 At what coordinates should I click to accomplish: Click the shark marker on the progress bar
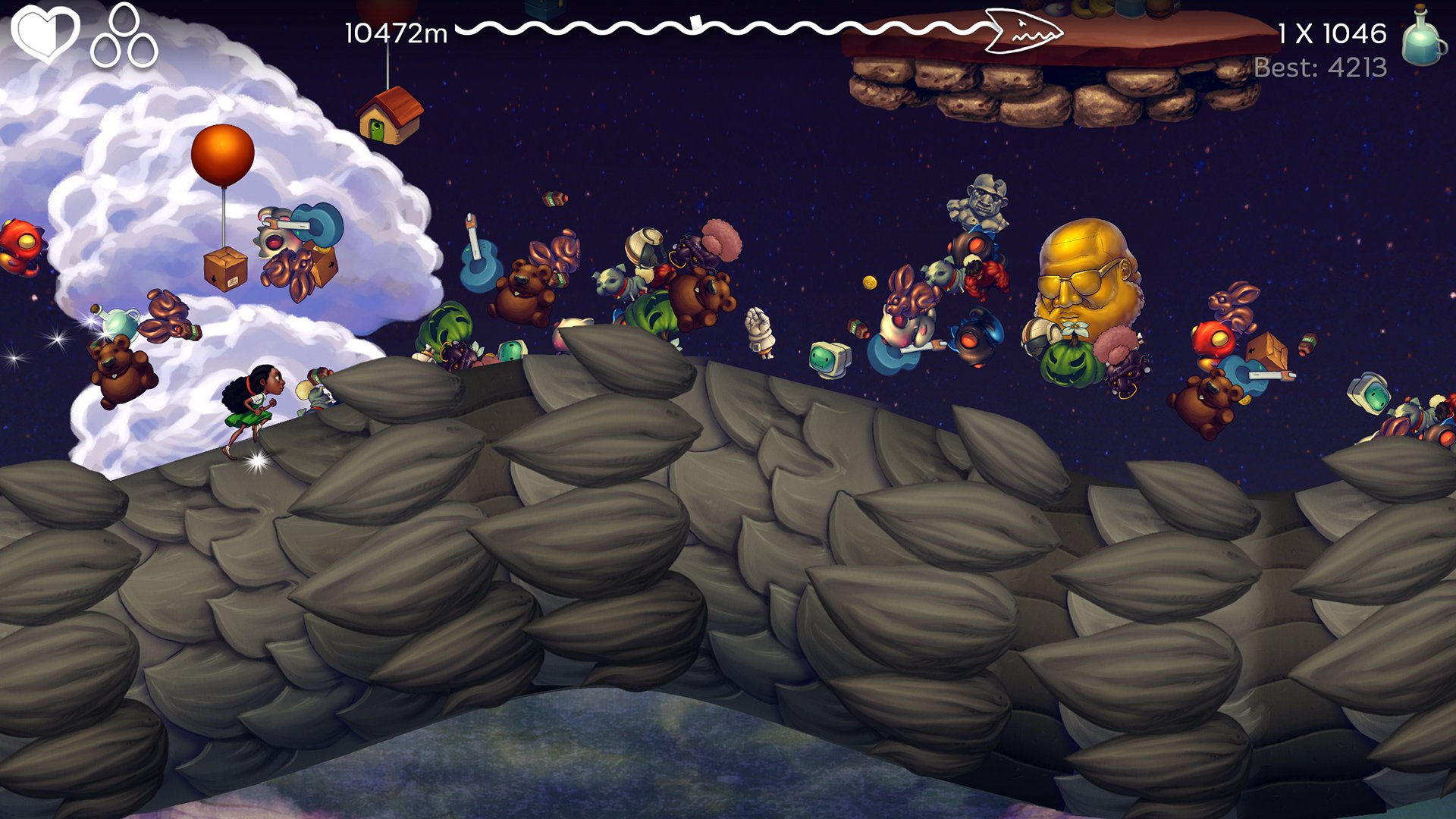1024,33
